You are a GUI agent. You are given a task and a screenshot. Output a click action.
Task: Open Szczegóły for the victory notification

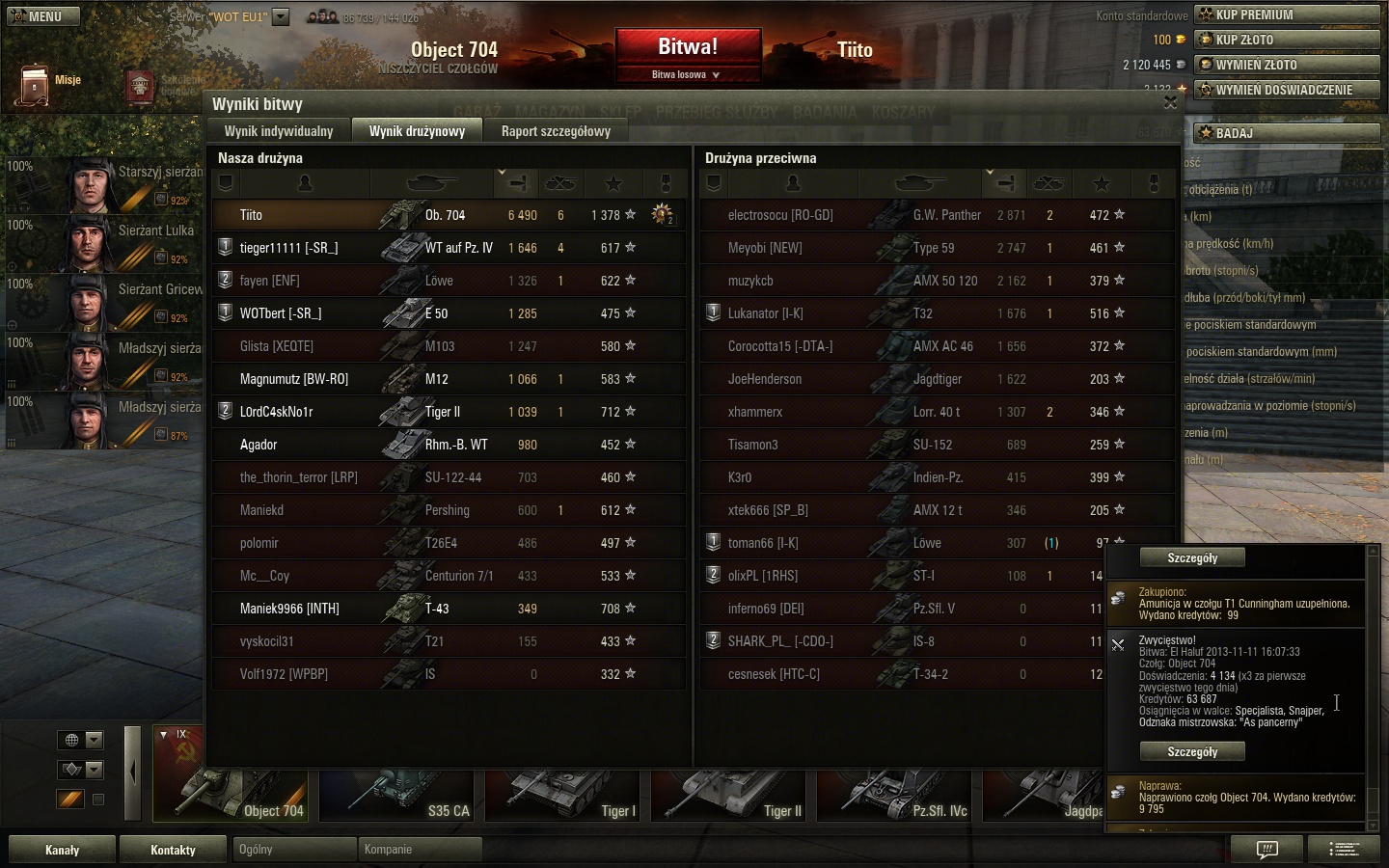1192,751
